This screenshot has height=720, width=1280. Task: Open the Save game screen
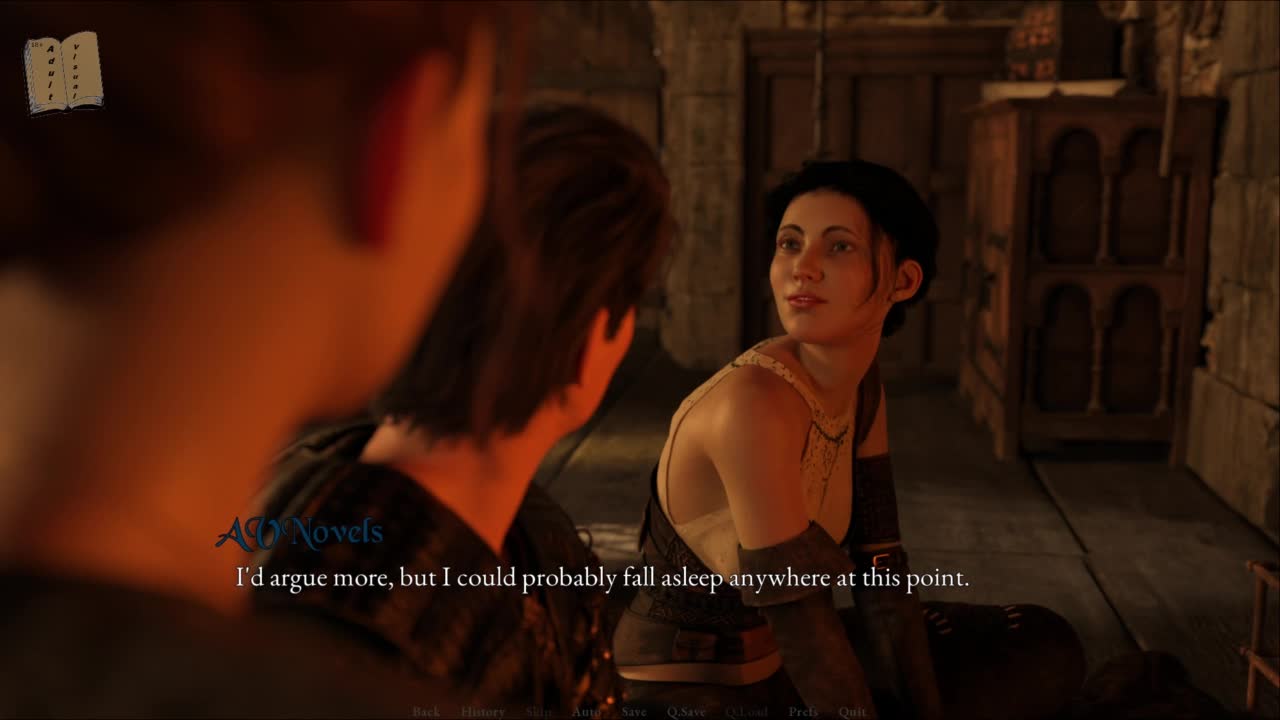click(x=634, y=712)
